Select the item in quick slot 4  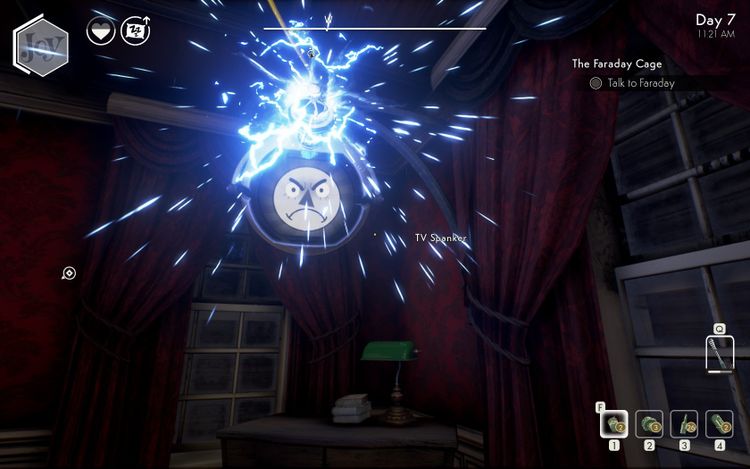[x=719, y=423]
